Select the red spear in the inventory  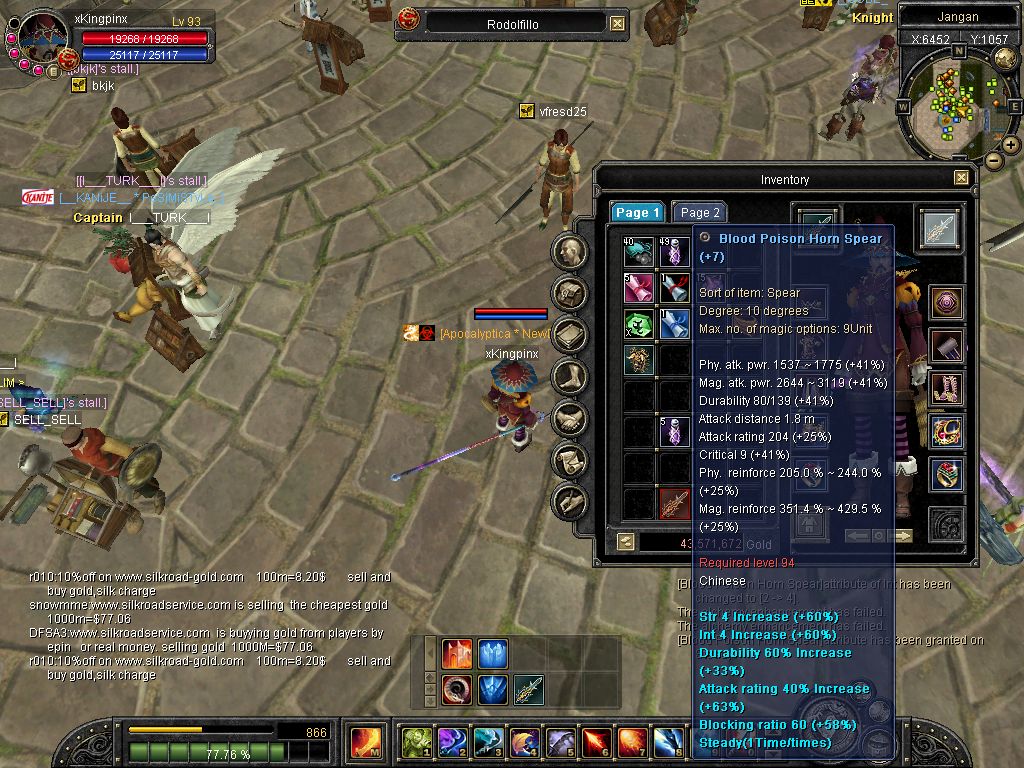pos(674,502)
